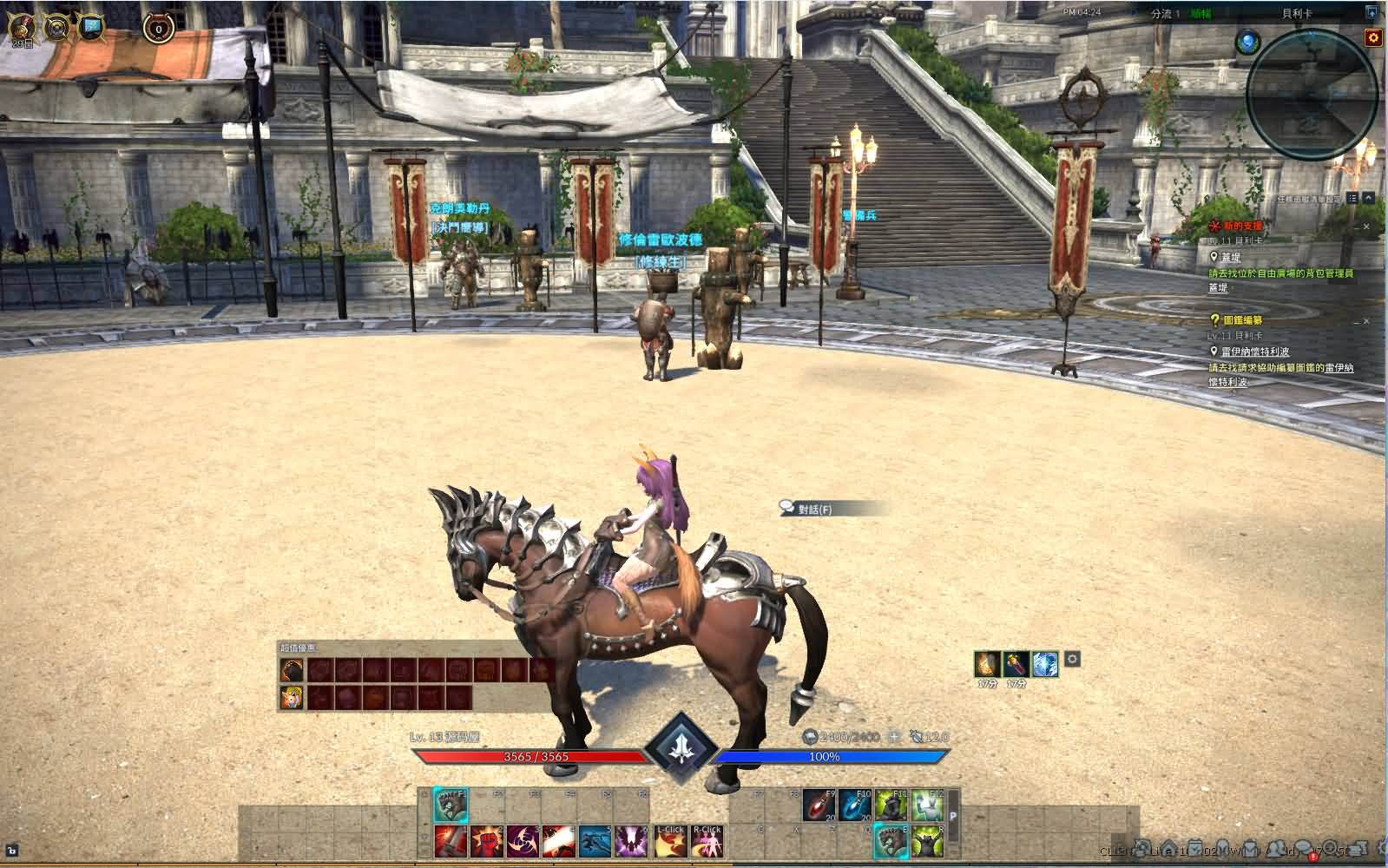Close the 新的支援 quest entry
1388x868 pixels.
[1366, 227]
